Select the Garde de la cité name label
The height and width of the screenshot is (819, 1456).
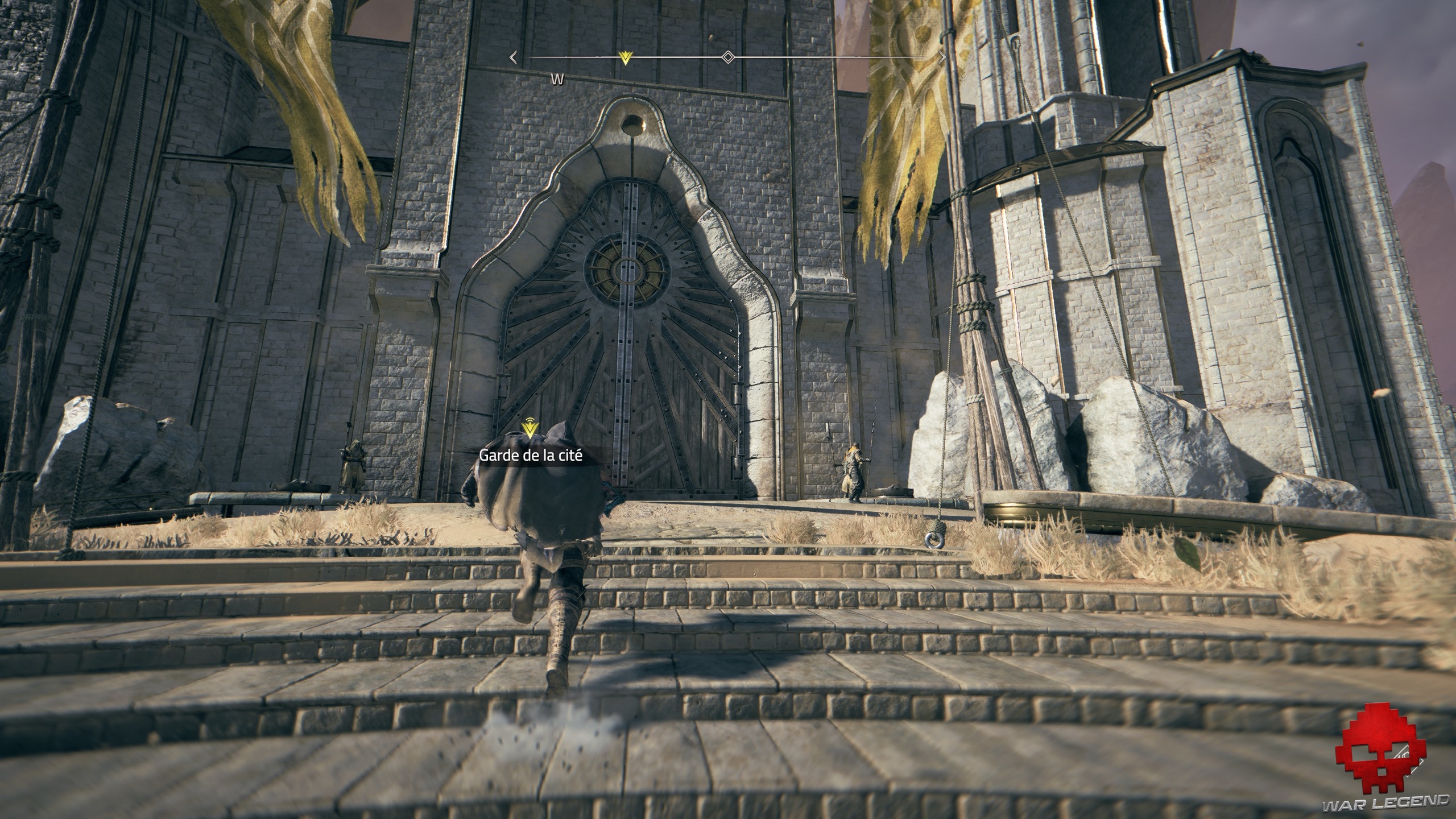point(531,456)
